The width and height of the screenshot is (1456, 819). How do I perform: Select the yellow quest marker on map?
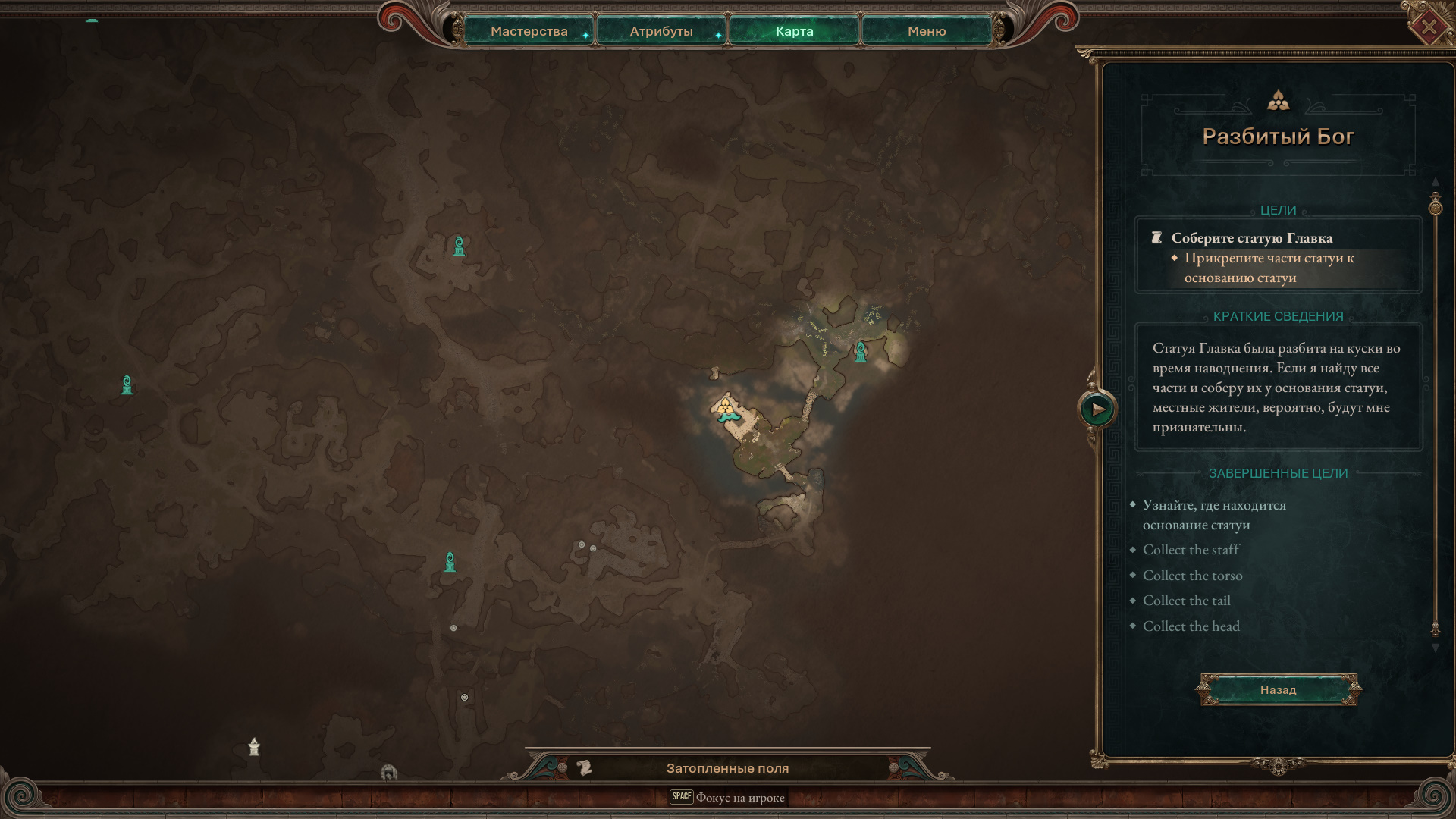[x=726, y=407]
